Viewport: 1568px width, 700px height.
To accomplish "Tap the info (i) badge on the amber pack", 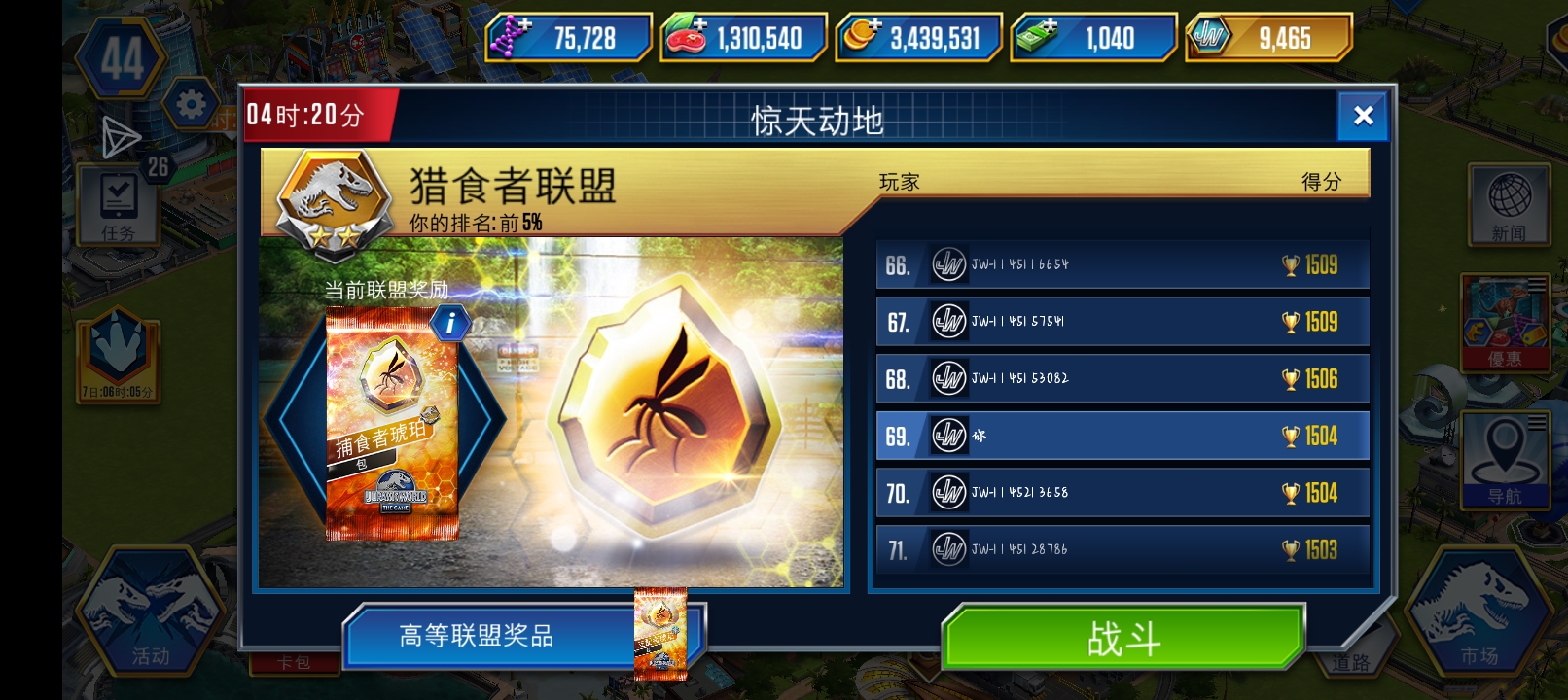I will (x=448, y=324).
